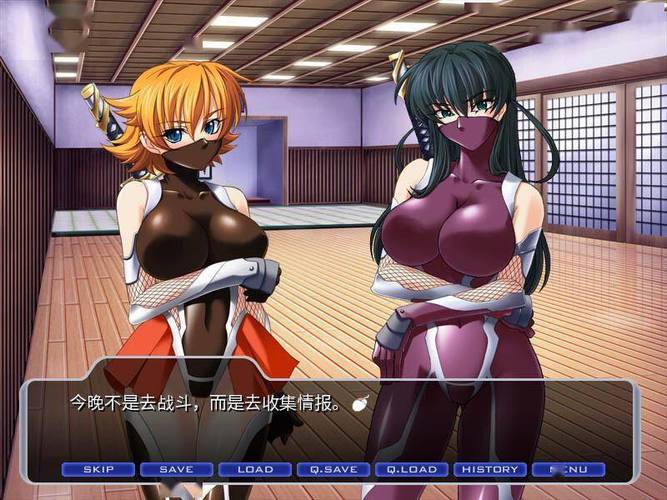Viewport: 667px width, 500px height.
Task: Open the MENU button
Action: point(568,469)
